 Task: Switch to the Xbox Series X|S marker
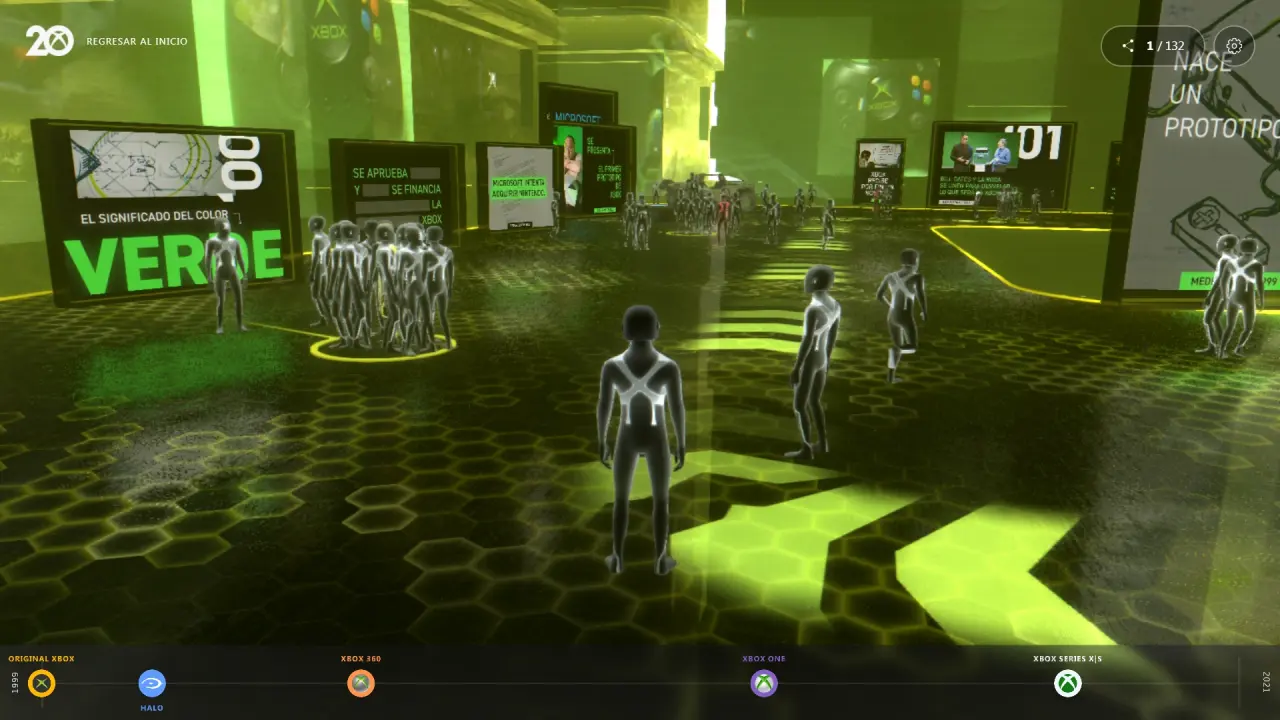1068,684
